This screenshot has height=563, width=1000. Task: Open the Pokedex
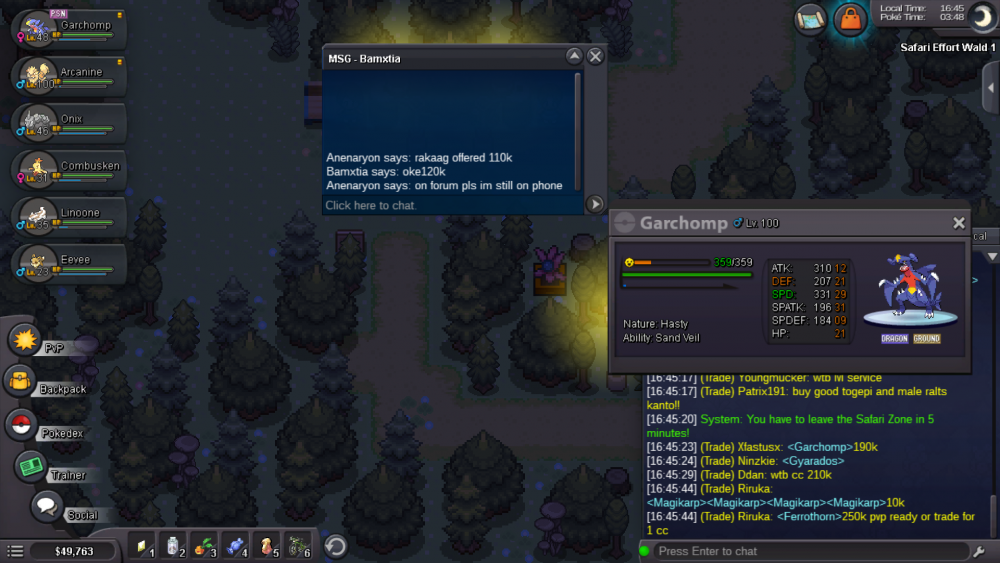coord(22,424)
